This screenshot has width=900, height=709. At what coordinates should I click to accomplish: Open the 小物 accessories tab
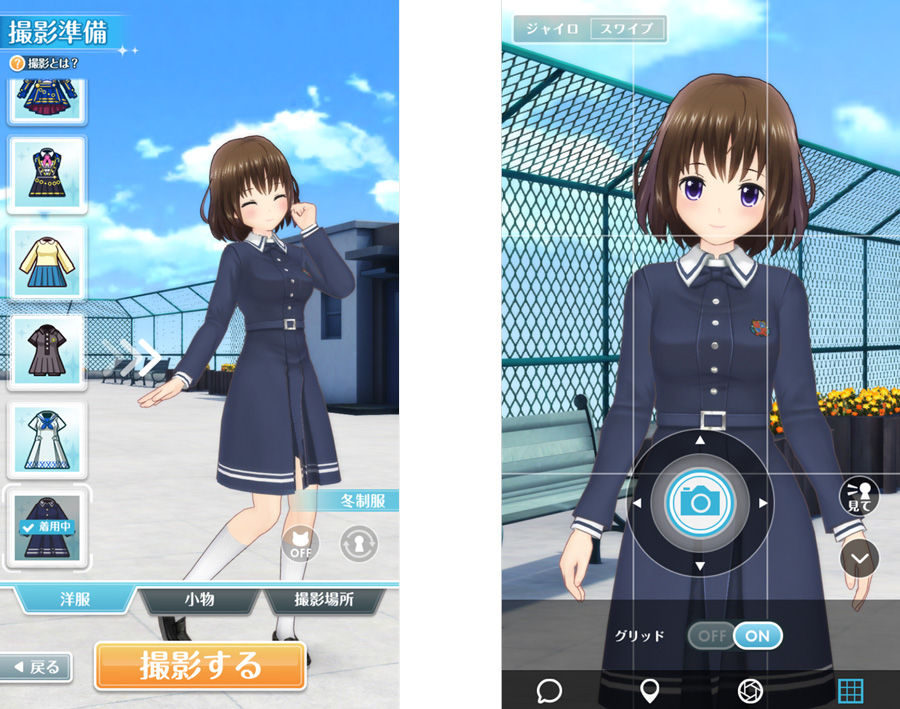(x=197, y=600)
